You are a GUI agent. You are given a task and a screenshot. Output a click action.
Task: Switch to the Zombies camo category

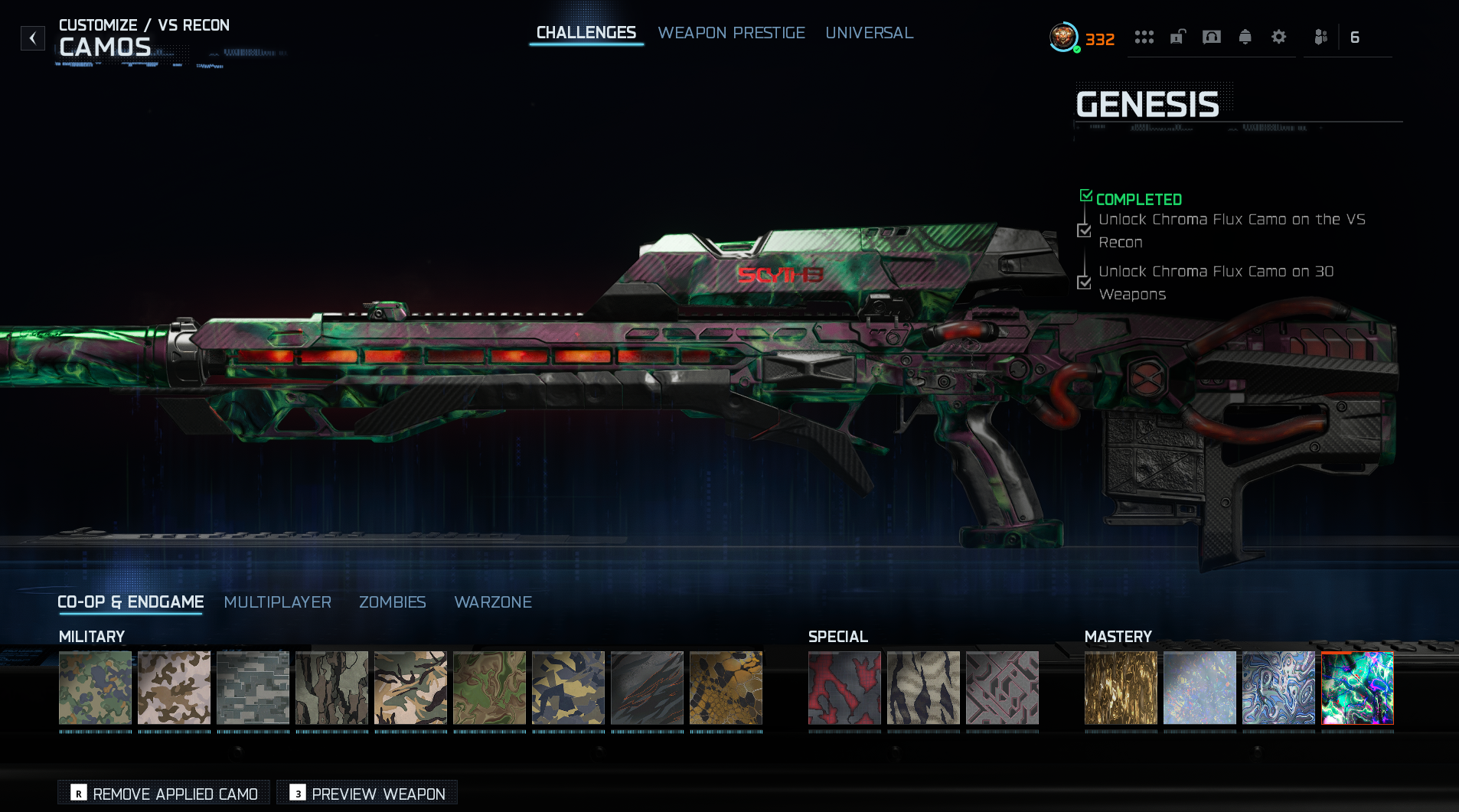[x=392, y=602]
